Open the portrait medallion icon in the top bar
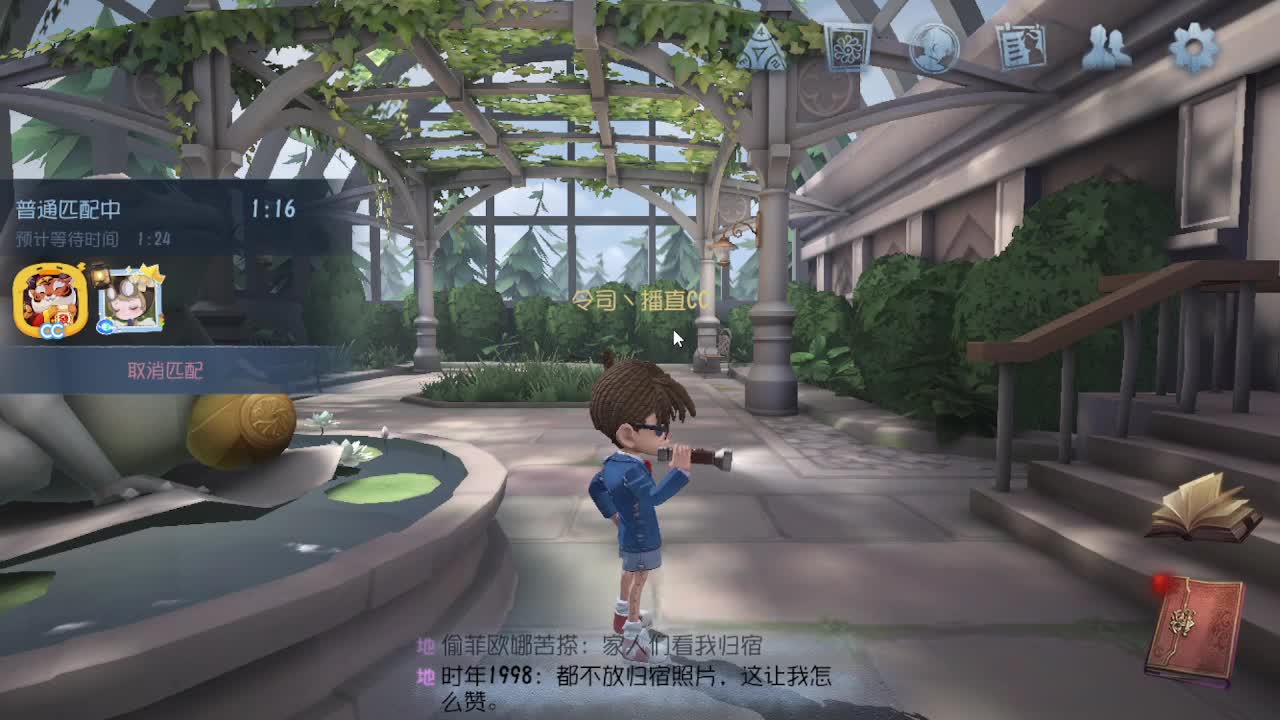 932,47
